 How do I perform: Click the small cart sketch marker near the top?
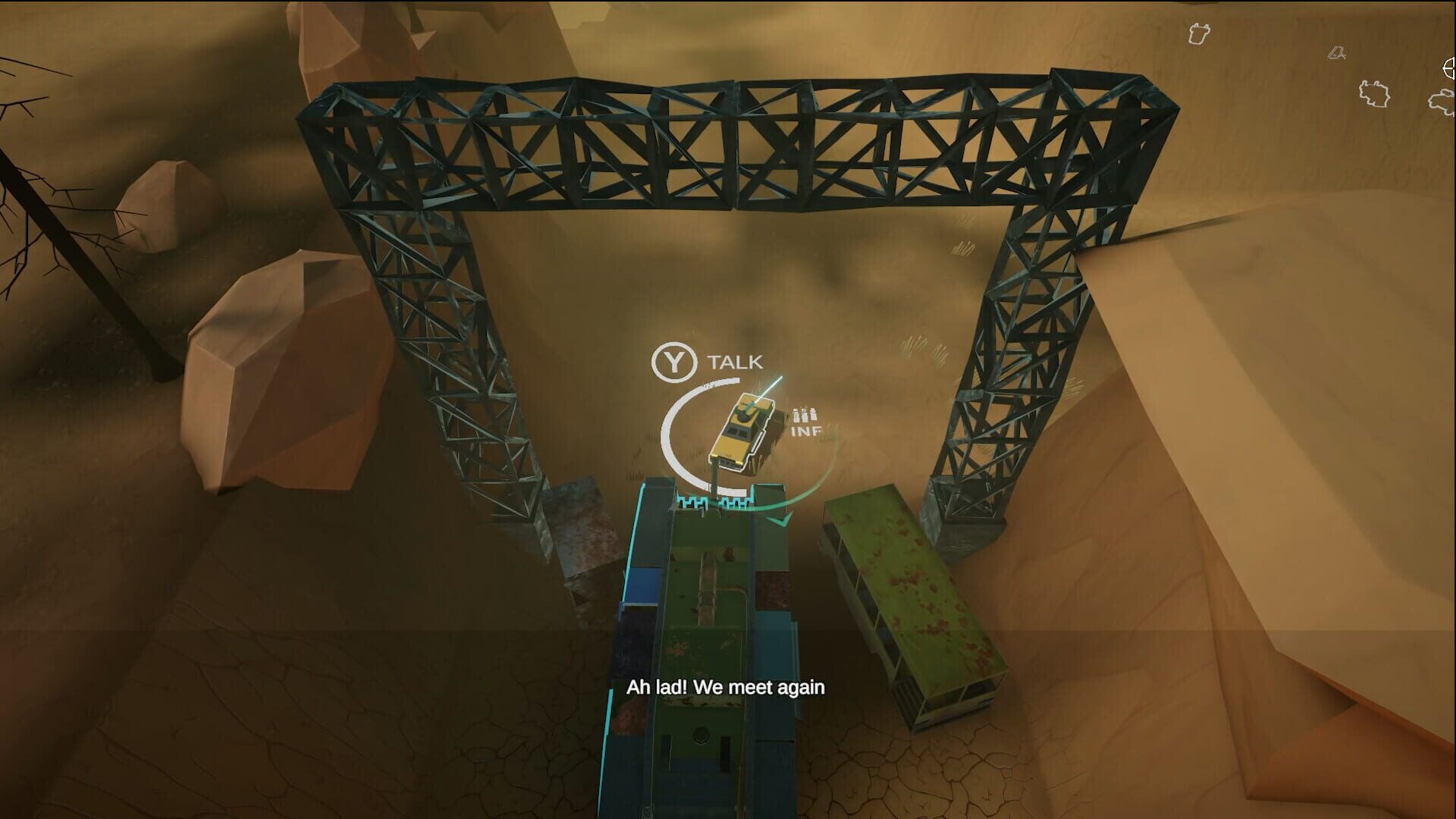[x=1336, y=53]
